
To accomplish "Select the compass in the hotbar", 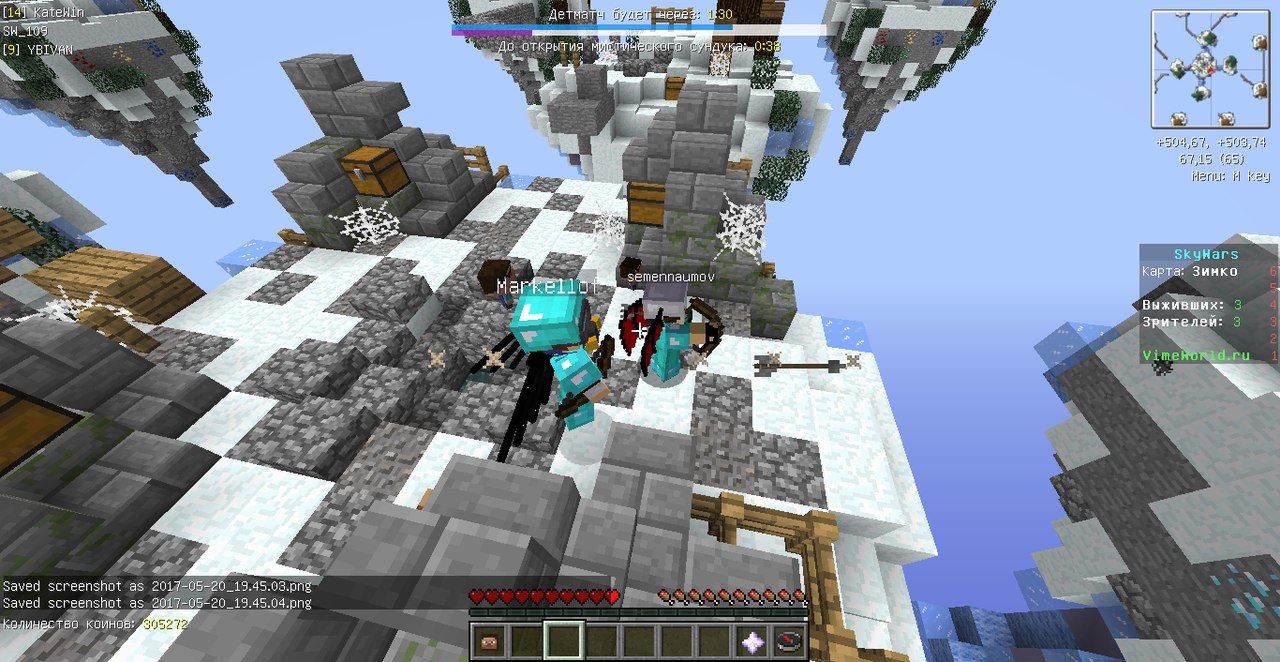I will pyautogui.click(x=790, y=640).
